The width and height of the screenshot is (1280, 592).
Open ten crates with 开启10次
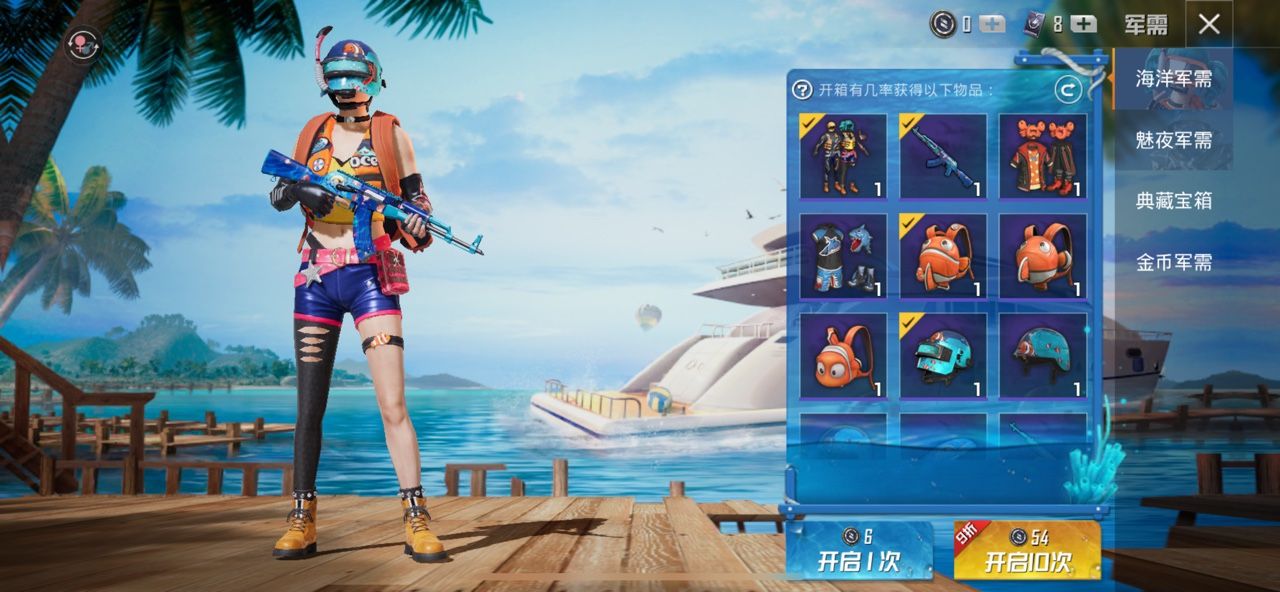click(x=1027, y=551)
